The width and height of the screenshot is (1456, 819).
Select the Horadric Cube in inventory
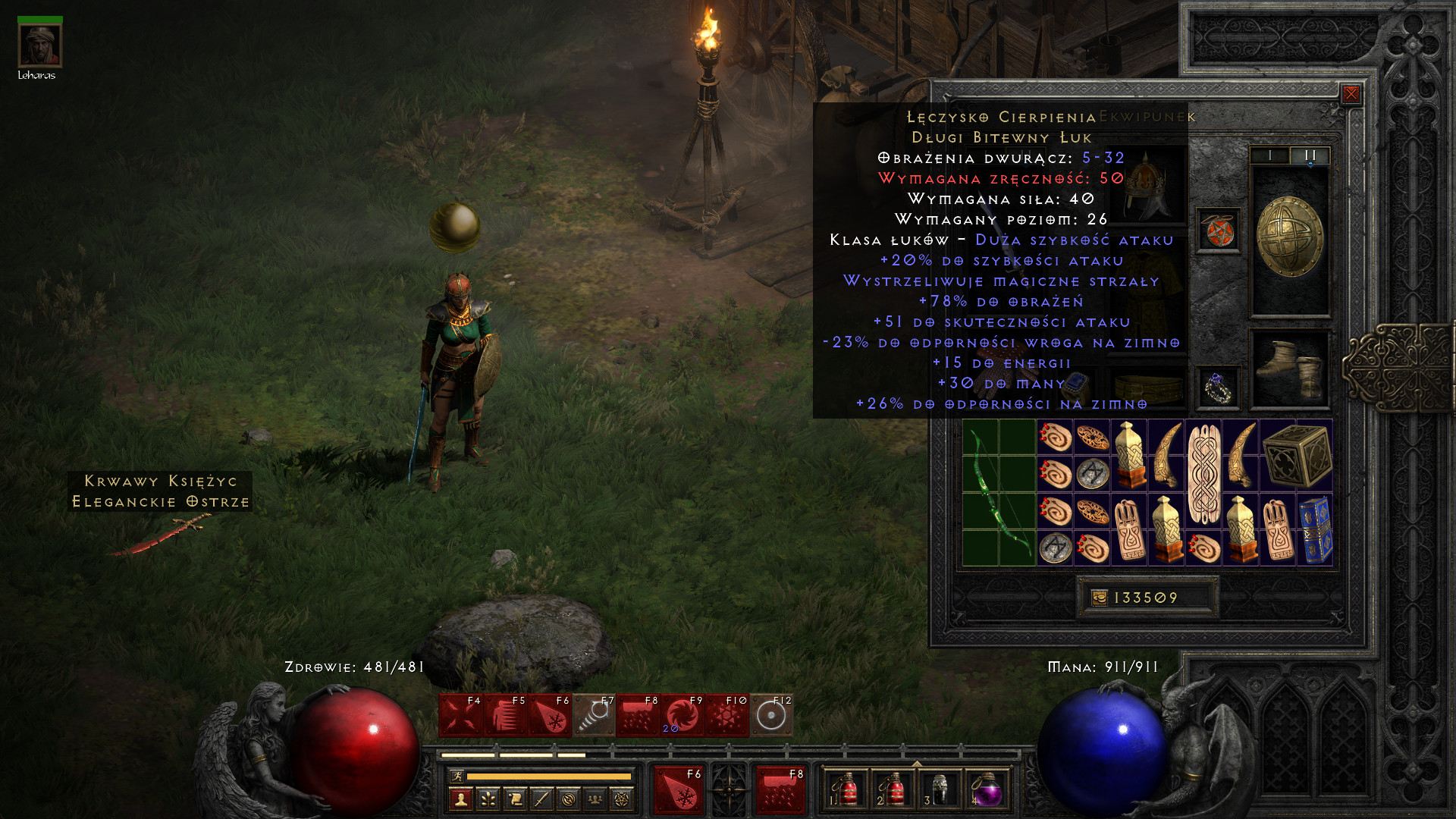coord(1296,455)
